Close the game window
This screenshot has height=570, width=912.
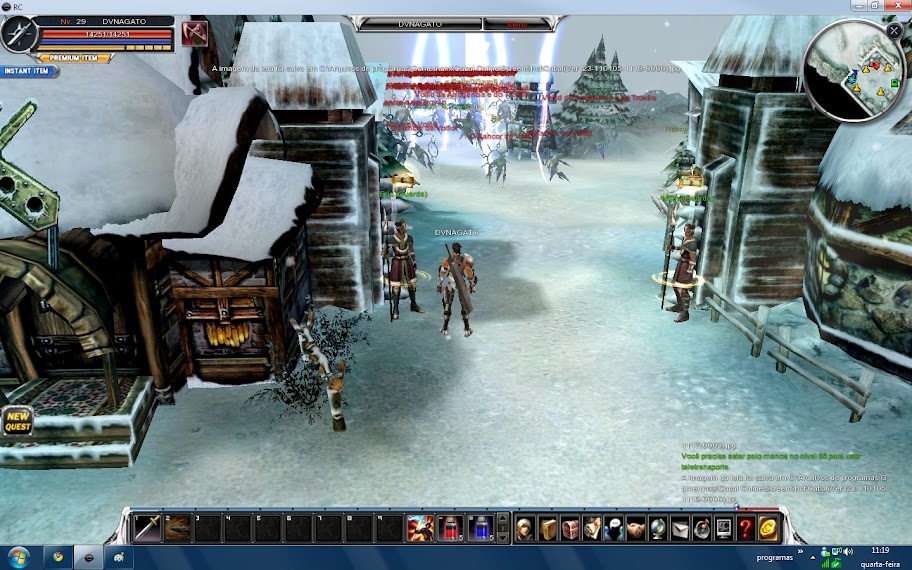[897, 5]
